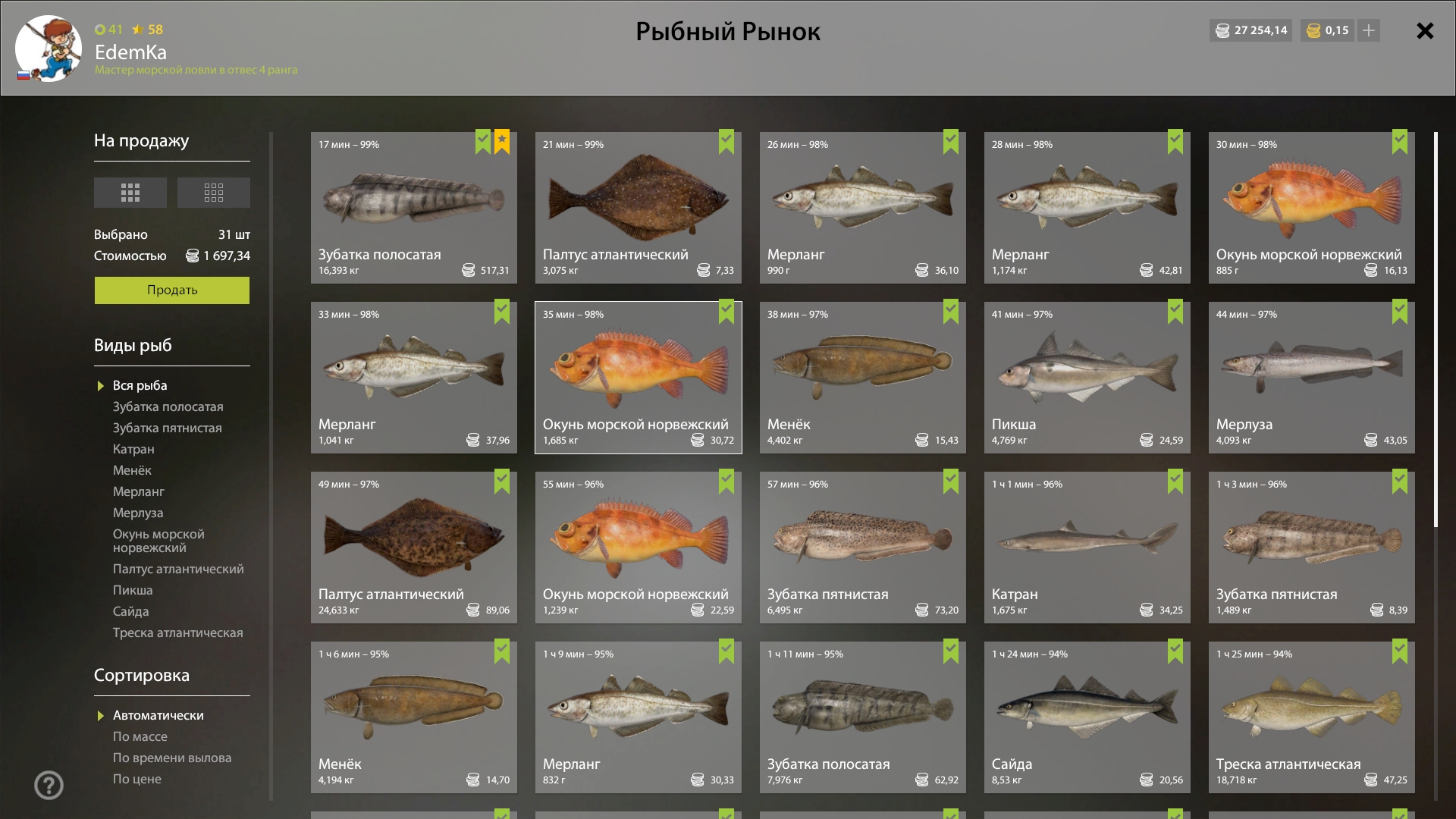
Task: Deselect all fish with outlined grid button
Action: [x=213, y=193]
